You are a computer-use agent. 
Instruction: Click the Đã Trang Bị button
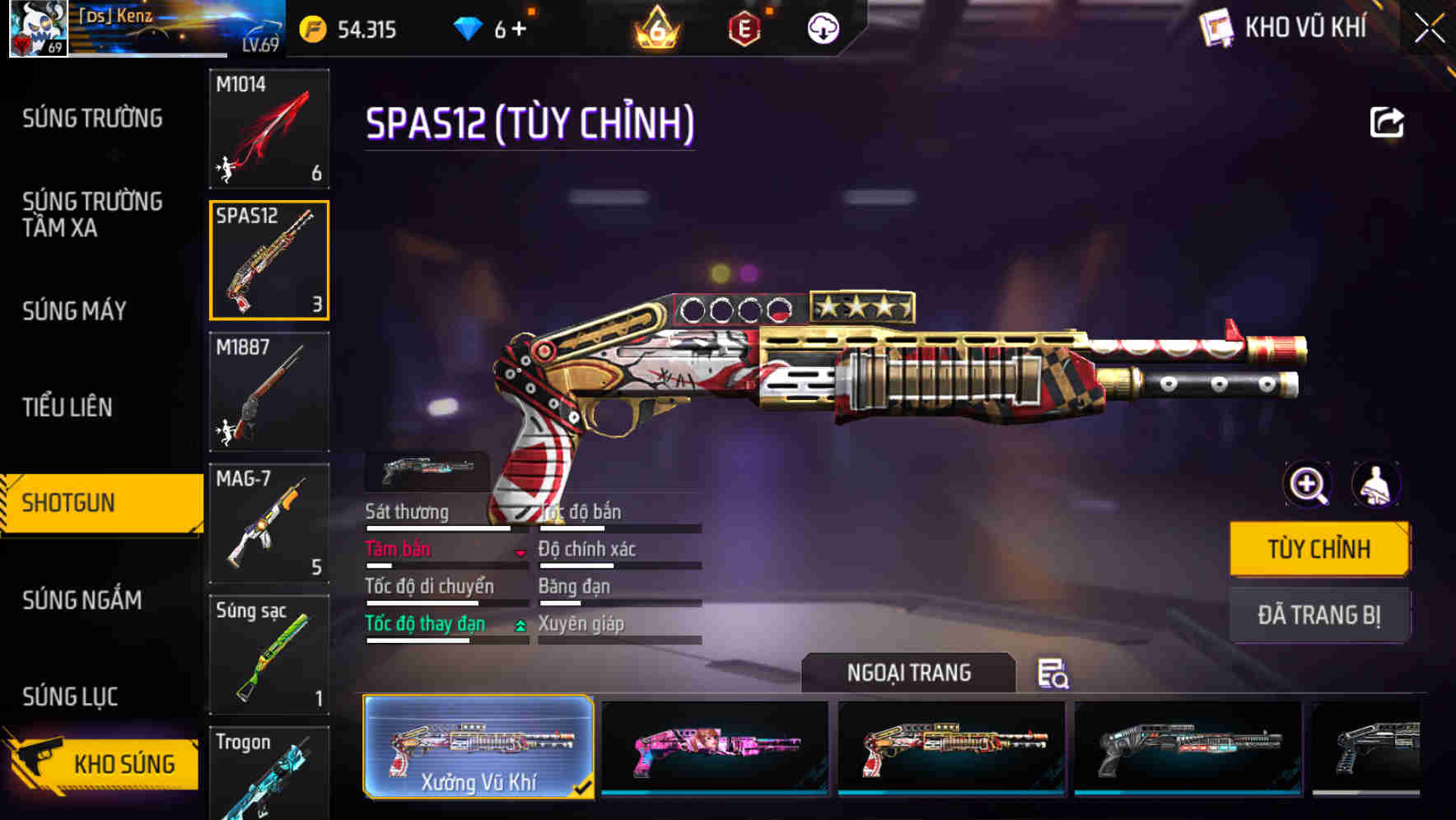pos(1318,615)
